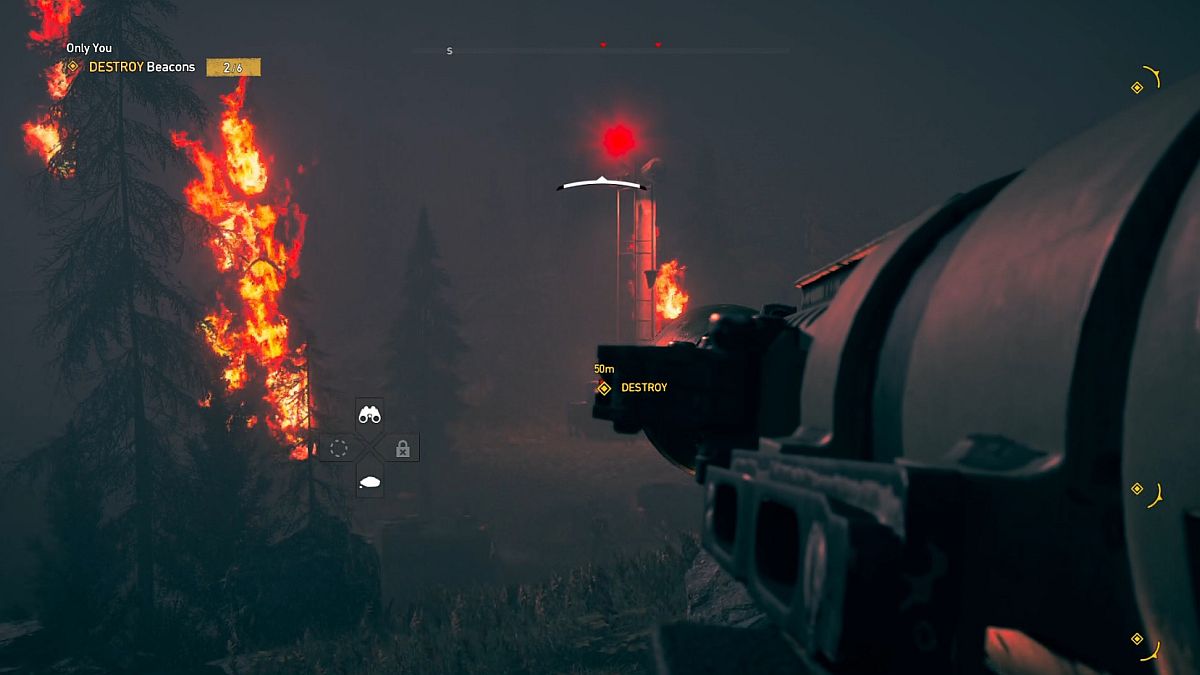
Task: Click the dashed circle empty quick slot
Action: (x=338, y=448)
